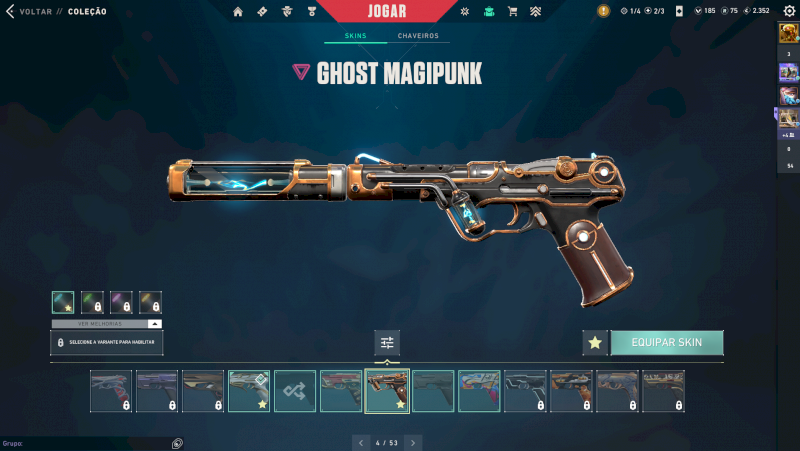This screenshot has height=451, width=800.
Task: Pick the random shuffle skin tile
Action: (295, 391)
